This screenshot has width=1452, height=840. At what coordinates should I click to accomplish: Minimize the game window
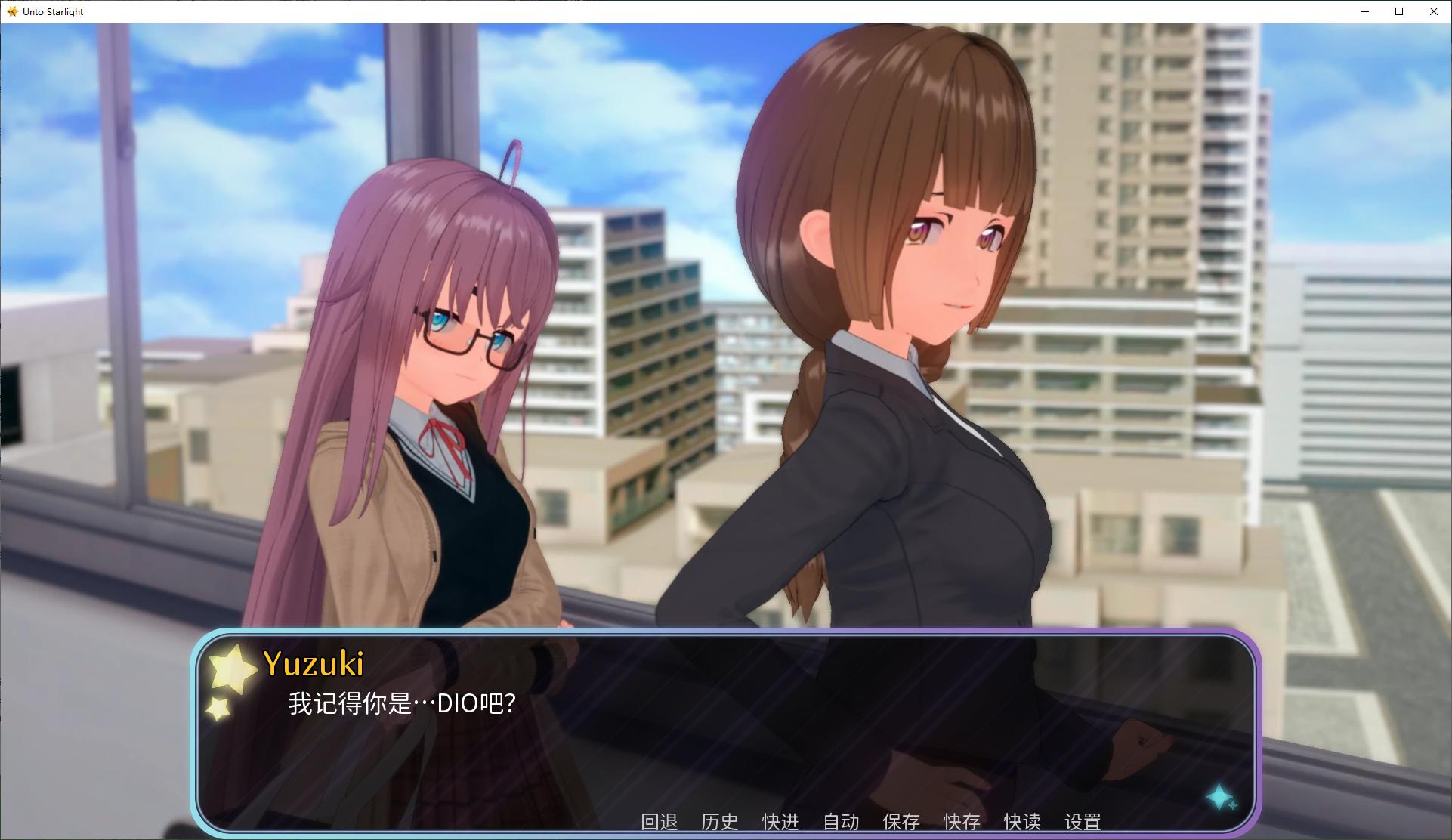point(1365,11)
